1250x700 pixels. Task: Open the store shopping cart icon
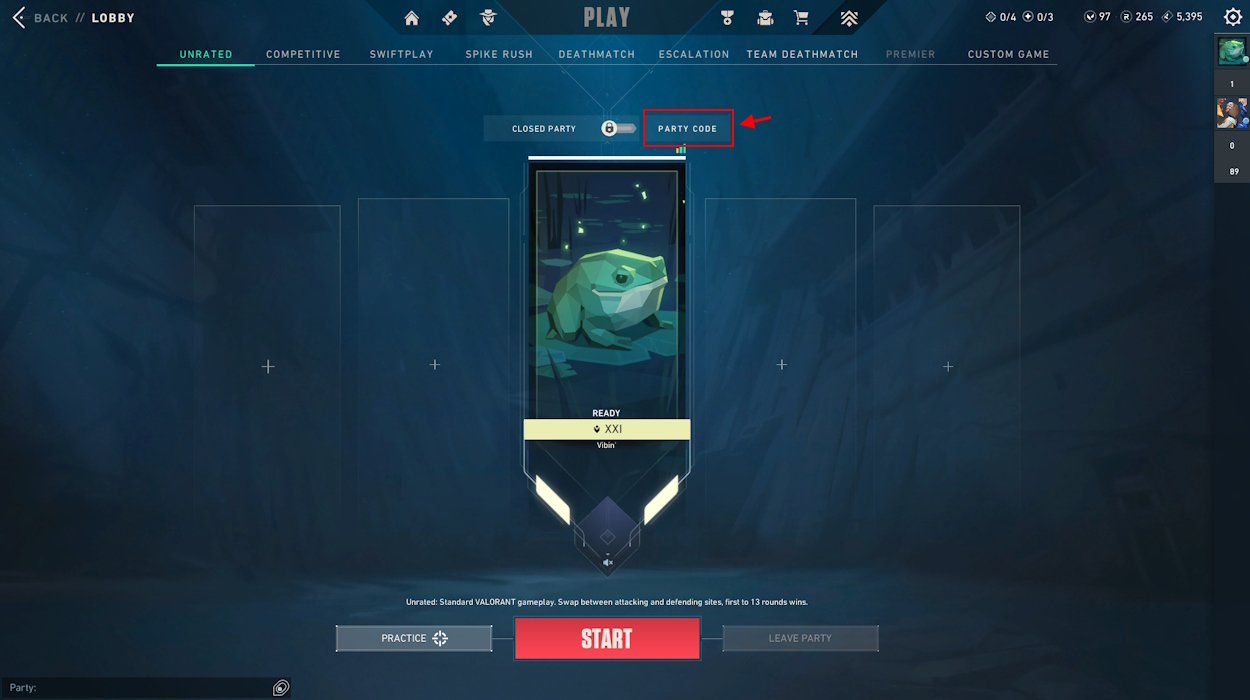(x=801, y=18)
